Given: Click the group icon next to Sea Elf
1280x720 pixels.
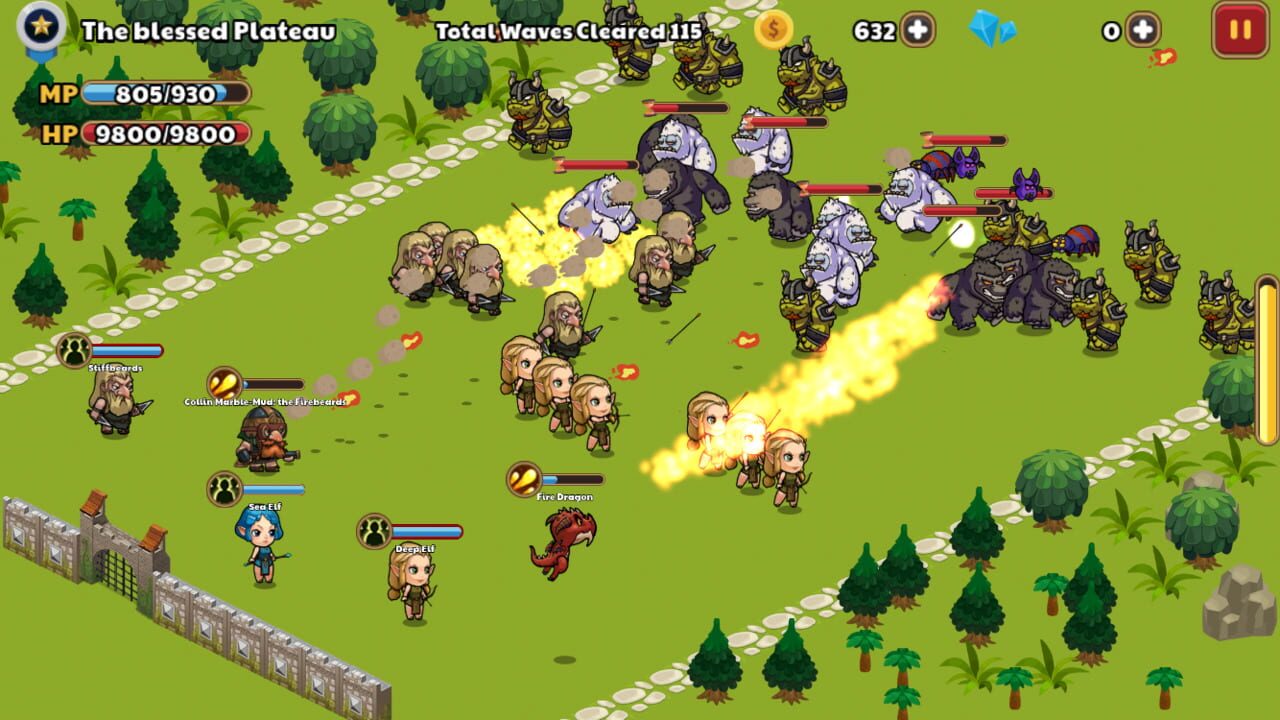Looking at the screenshot, I should (x=227, y=489).
